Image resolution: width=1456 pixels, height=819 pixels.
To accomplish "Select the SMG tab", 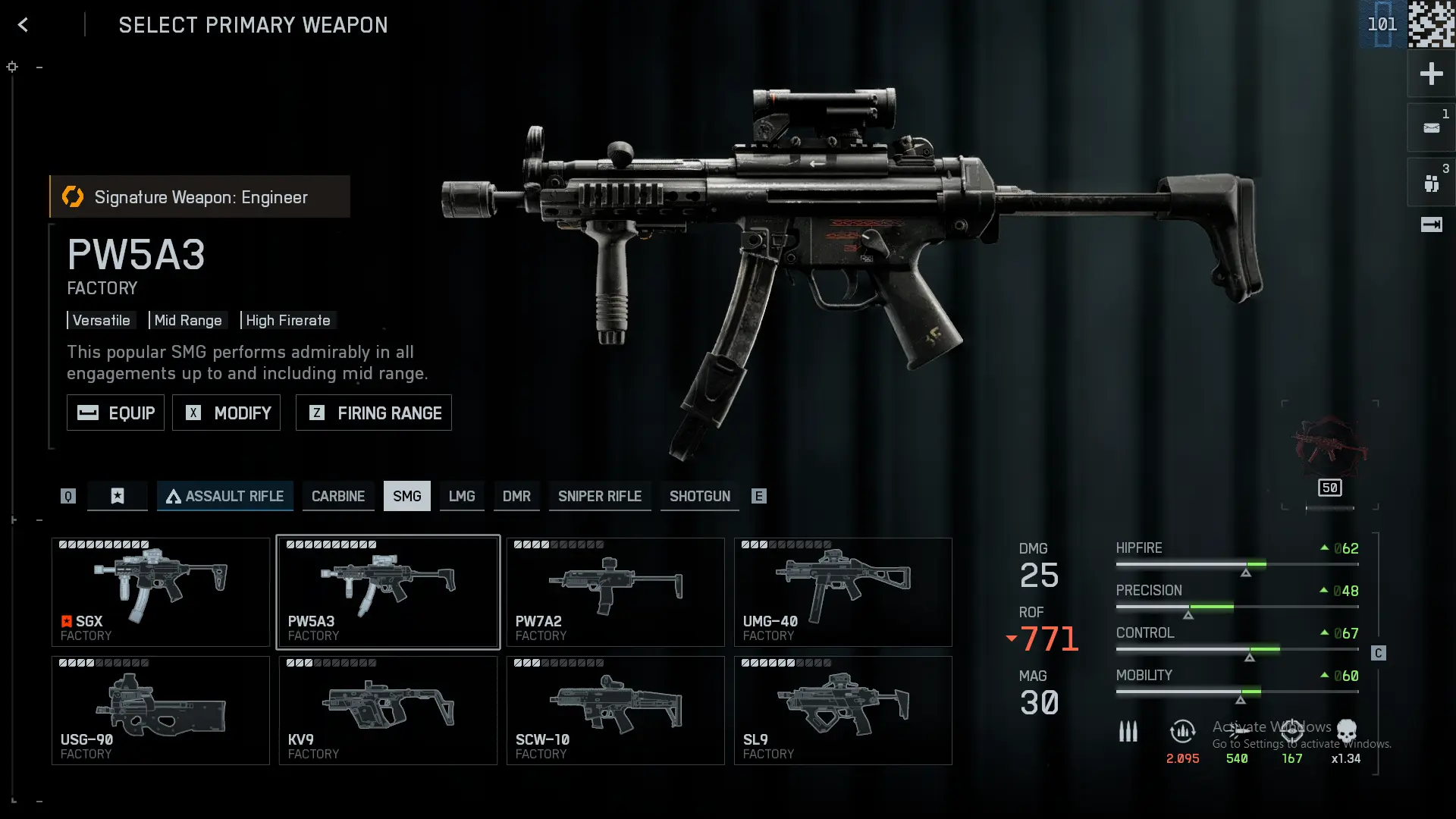I will point(406,496).
